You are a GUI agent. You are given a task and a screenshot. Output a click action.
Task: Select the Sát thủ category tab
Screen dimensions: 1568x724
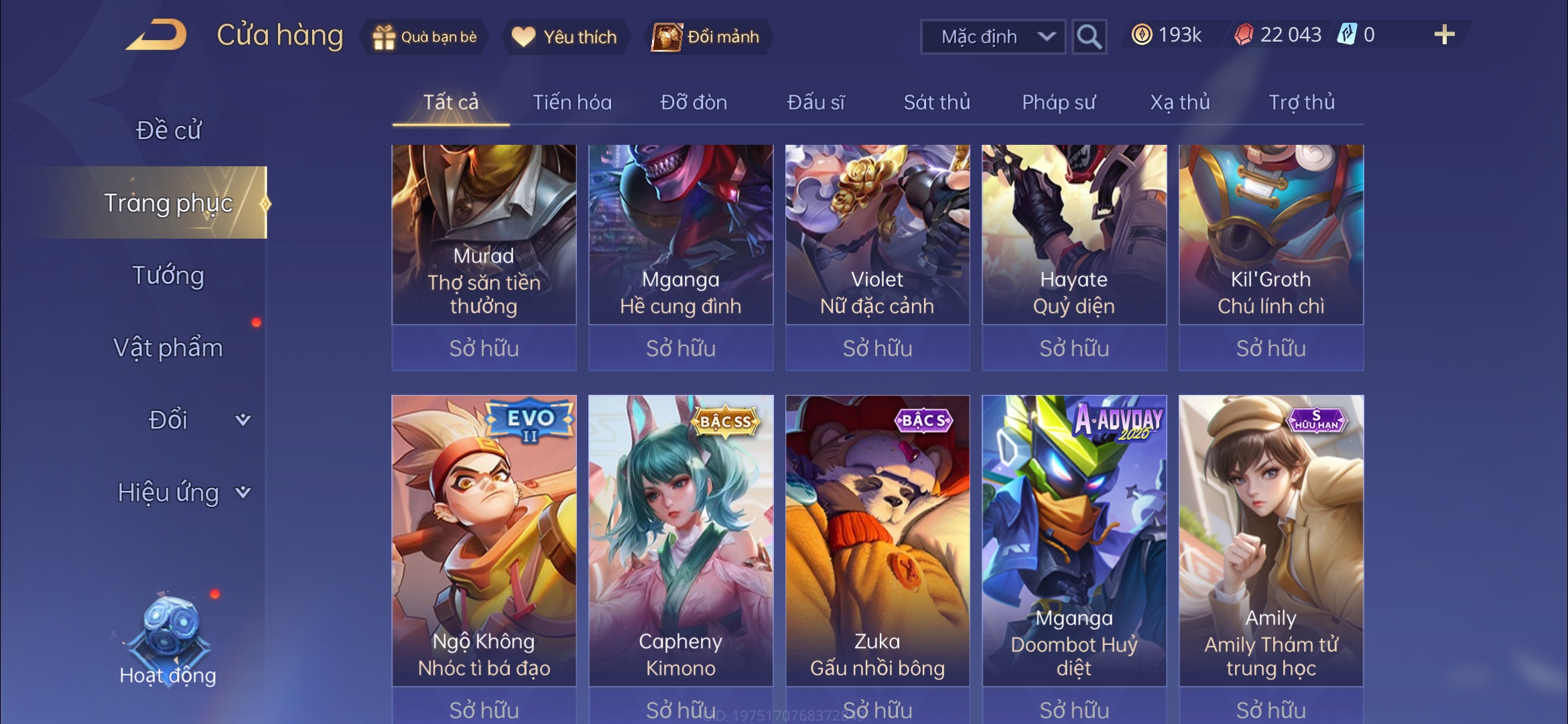point(936,103)
